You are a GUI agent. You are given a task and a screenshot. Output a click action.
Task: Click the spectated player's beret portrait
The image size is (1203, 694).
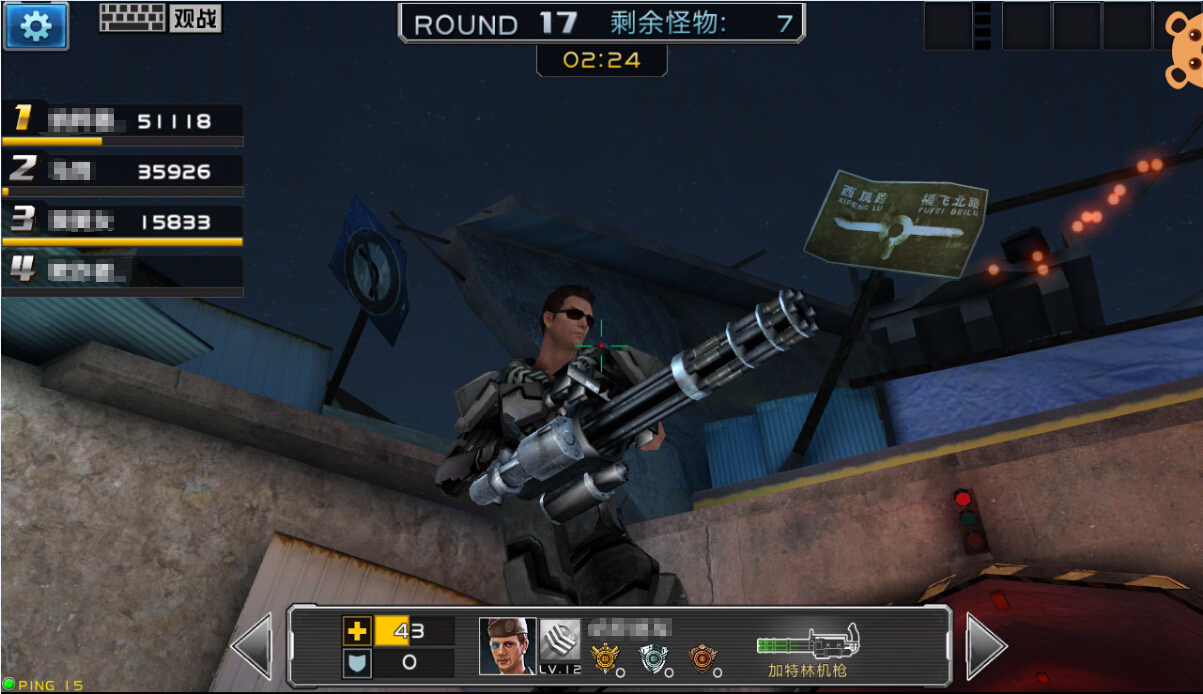click(x=506, y=646)
